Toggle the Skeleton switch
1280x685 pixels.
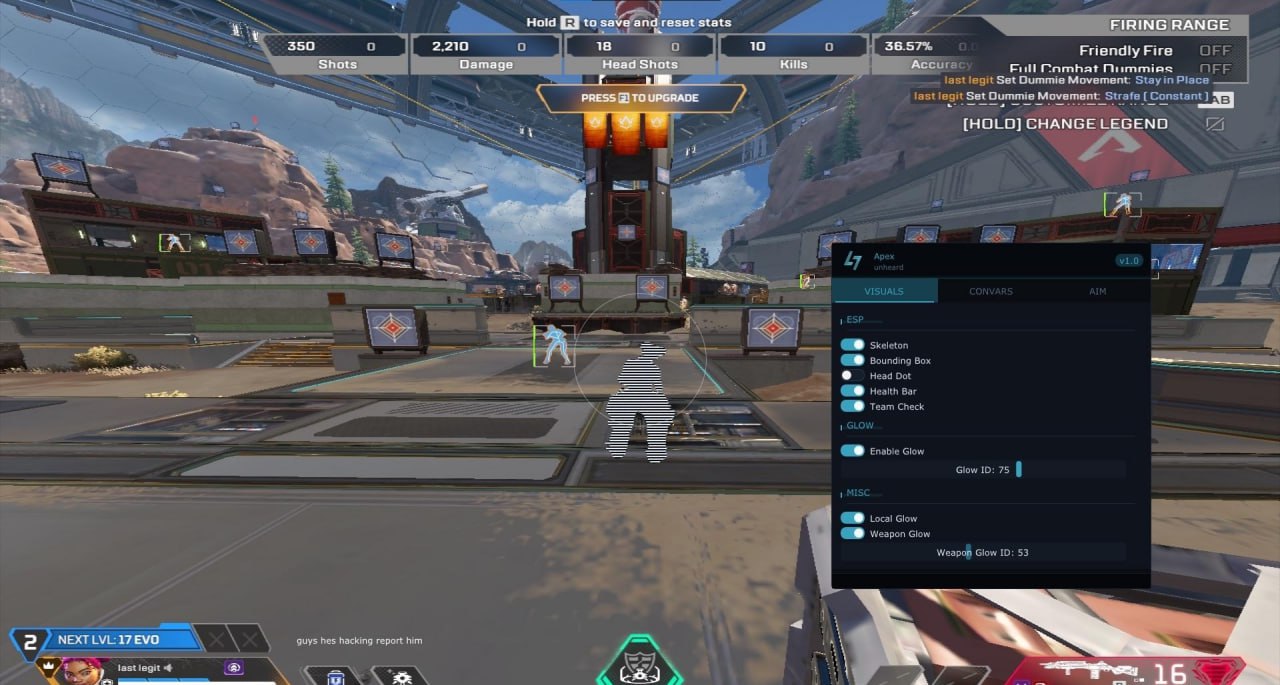click(853, 345)
